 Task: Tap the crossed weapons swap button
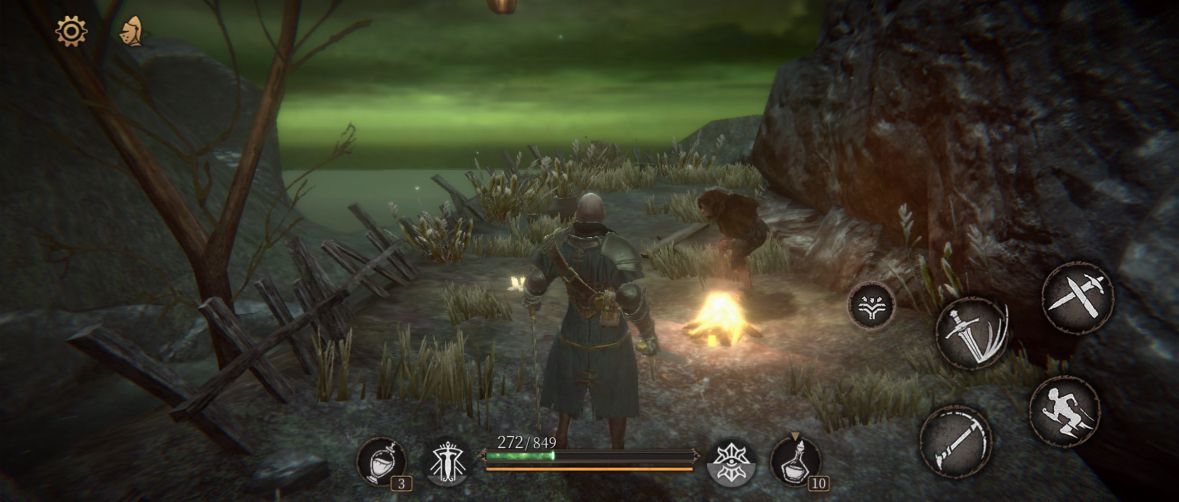pos(1077,297)
